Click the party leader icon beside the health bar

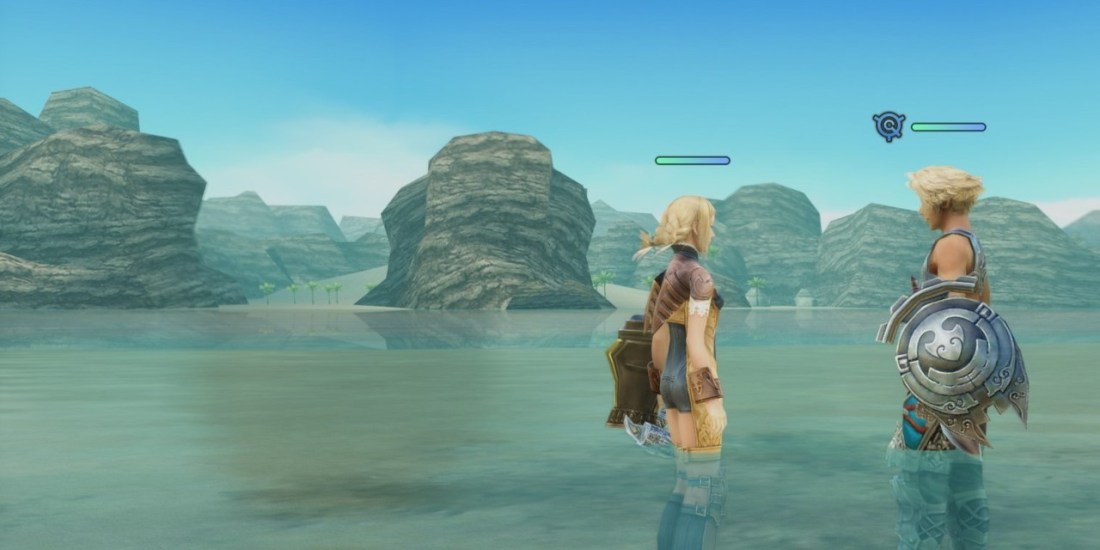(x=888, y=126)
